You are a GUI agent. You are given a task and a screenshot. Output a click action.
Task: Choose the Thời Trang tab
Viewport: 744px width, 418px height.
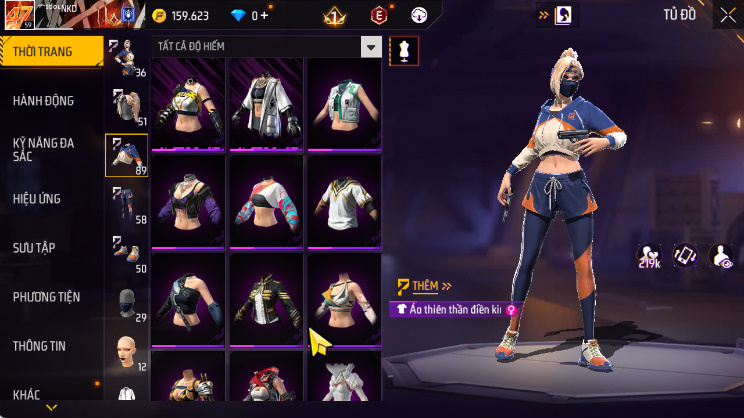[x=42, y=51]
